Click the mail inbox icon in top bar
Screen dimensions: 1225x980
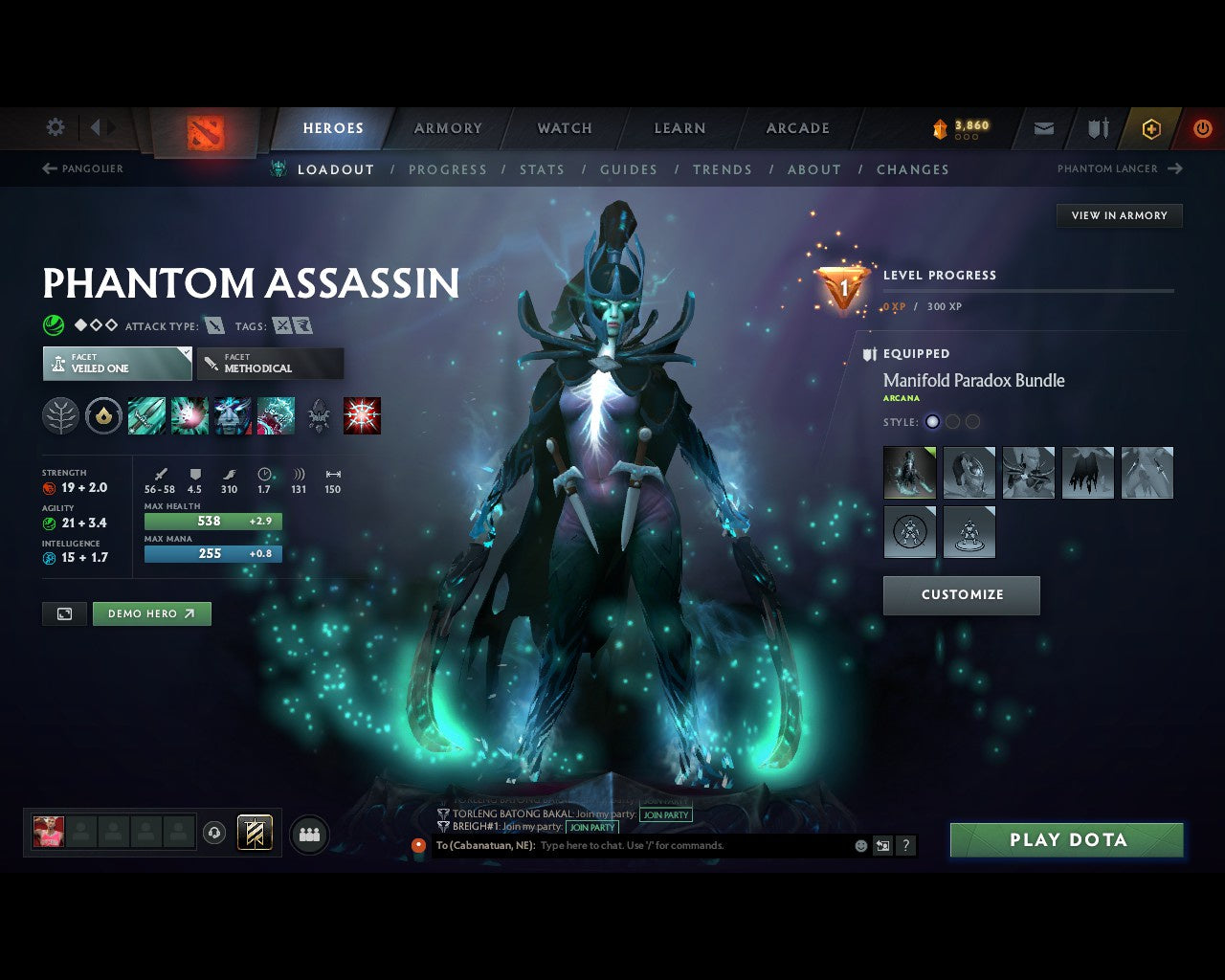pos(1043,128)
